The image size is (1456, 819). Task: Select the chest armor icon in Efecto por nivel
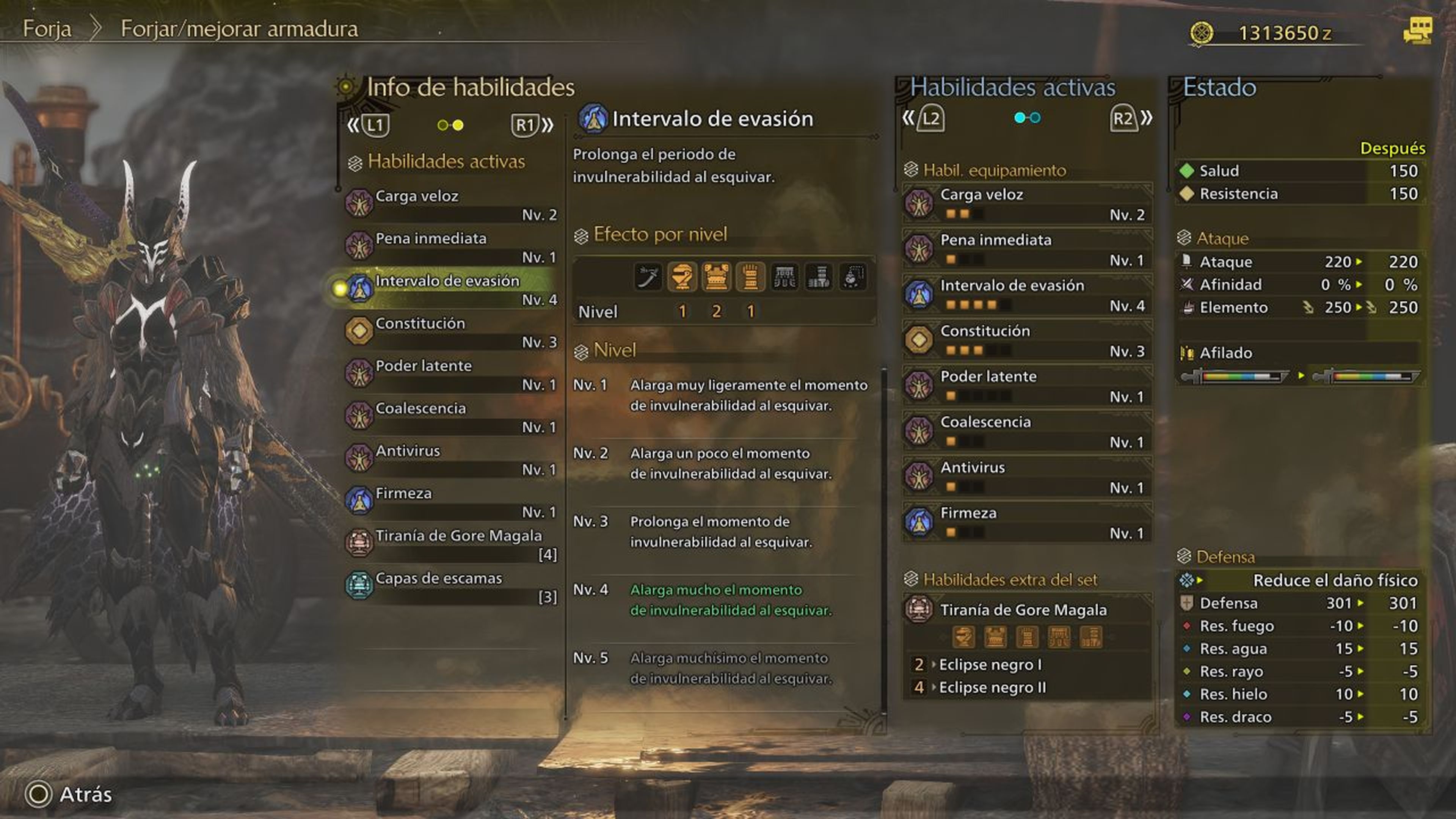(x=715, y=277)
